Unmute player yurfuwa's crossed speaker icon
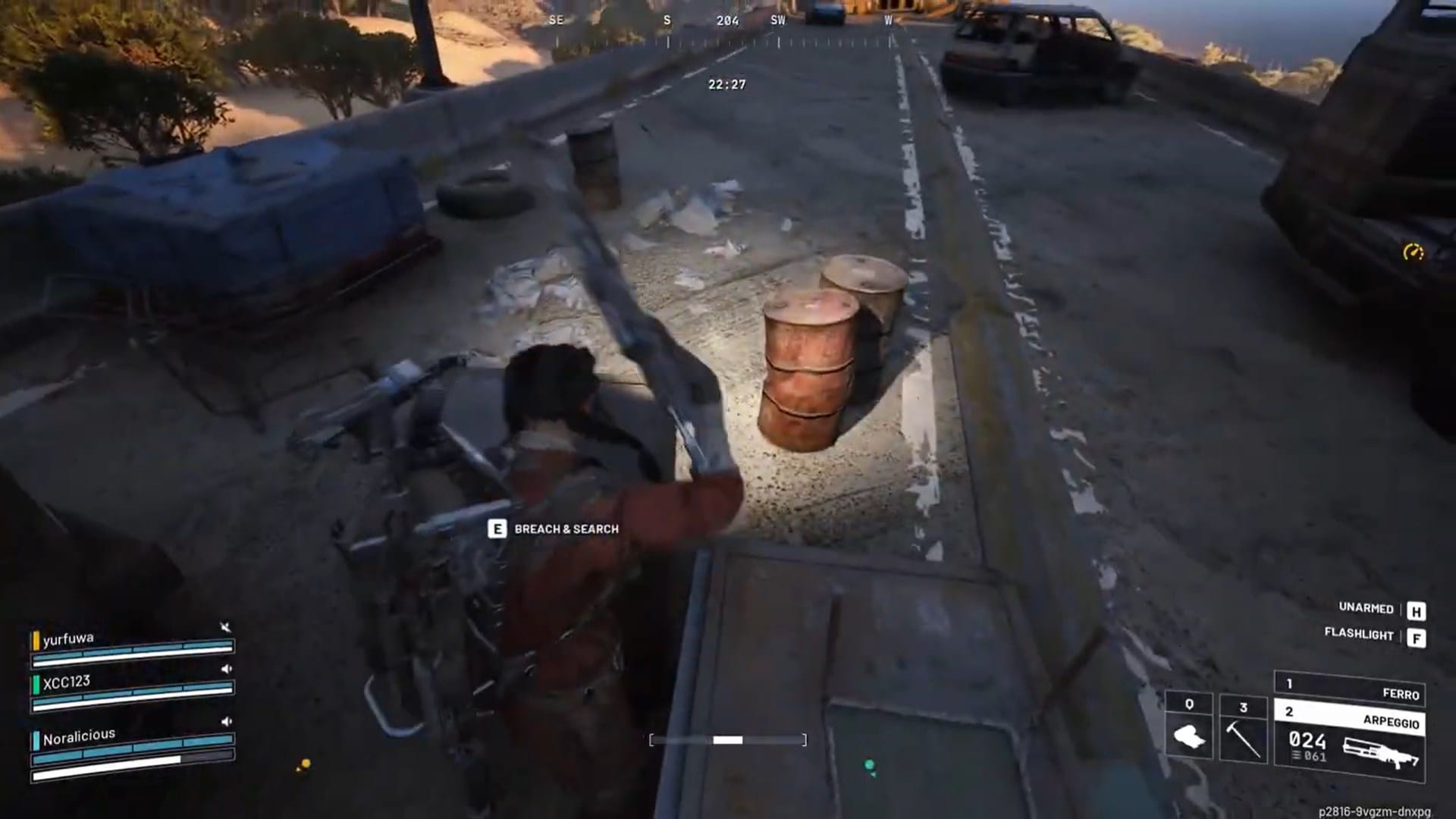Image resolution: width=1456 pixels, height=819 pixels. 226,627
